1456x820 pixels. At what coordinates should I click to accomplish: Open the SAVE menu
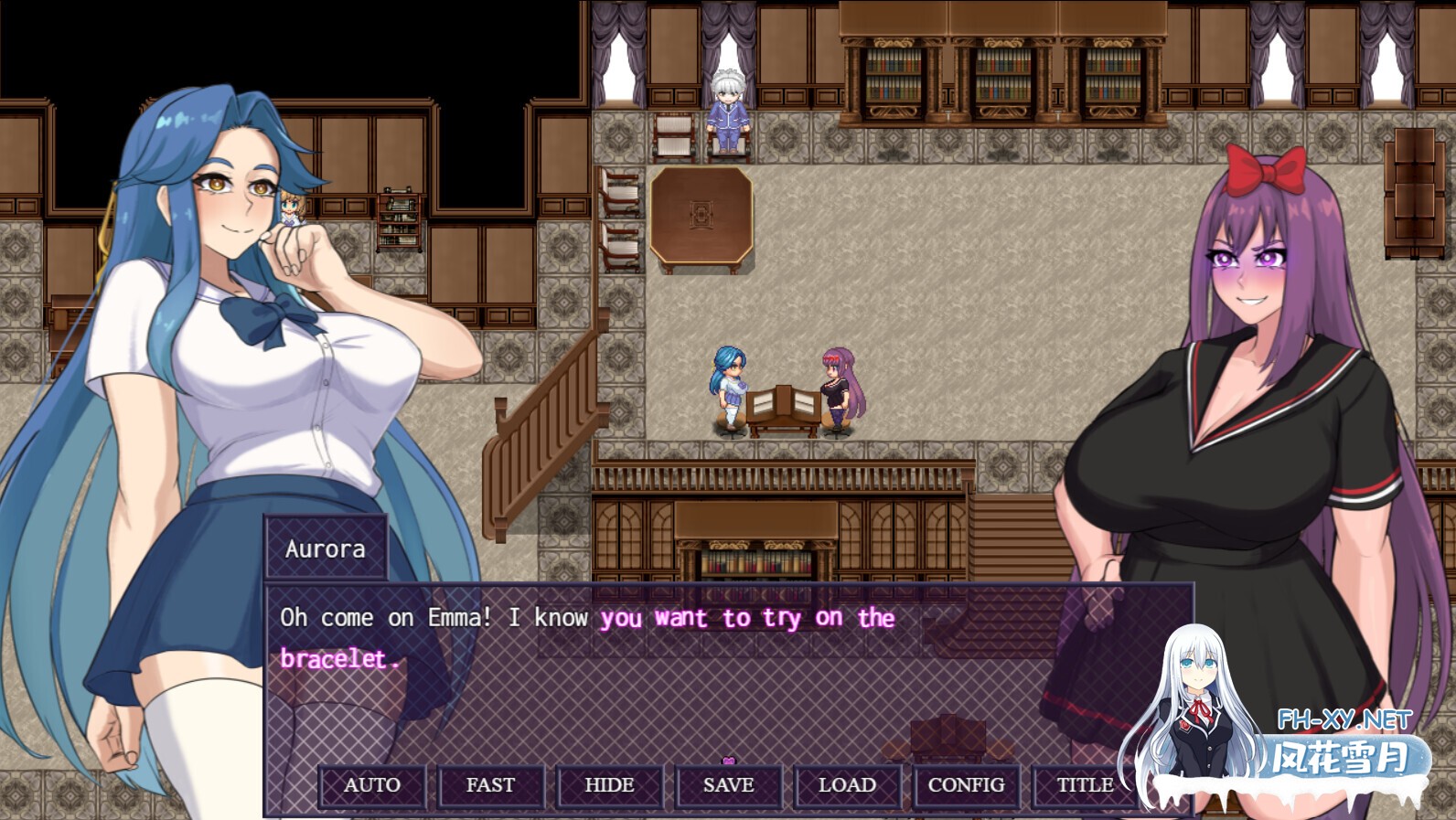point(728,785)
